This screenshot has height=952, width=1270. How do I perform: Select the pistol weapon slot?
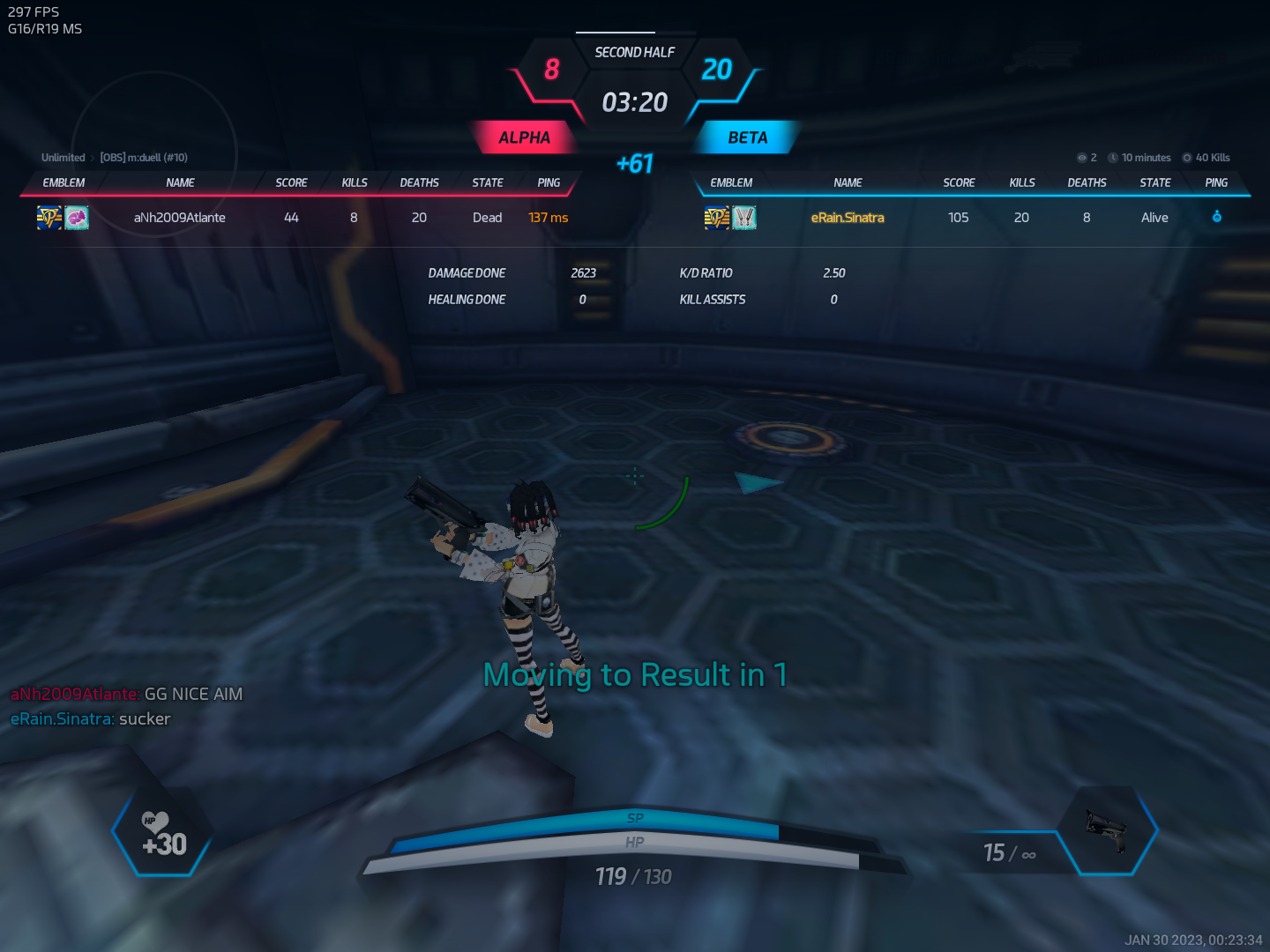[x=1107, y=831]
